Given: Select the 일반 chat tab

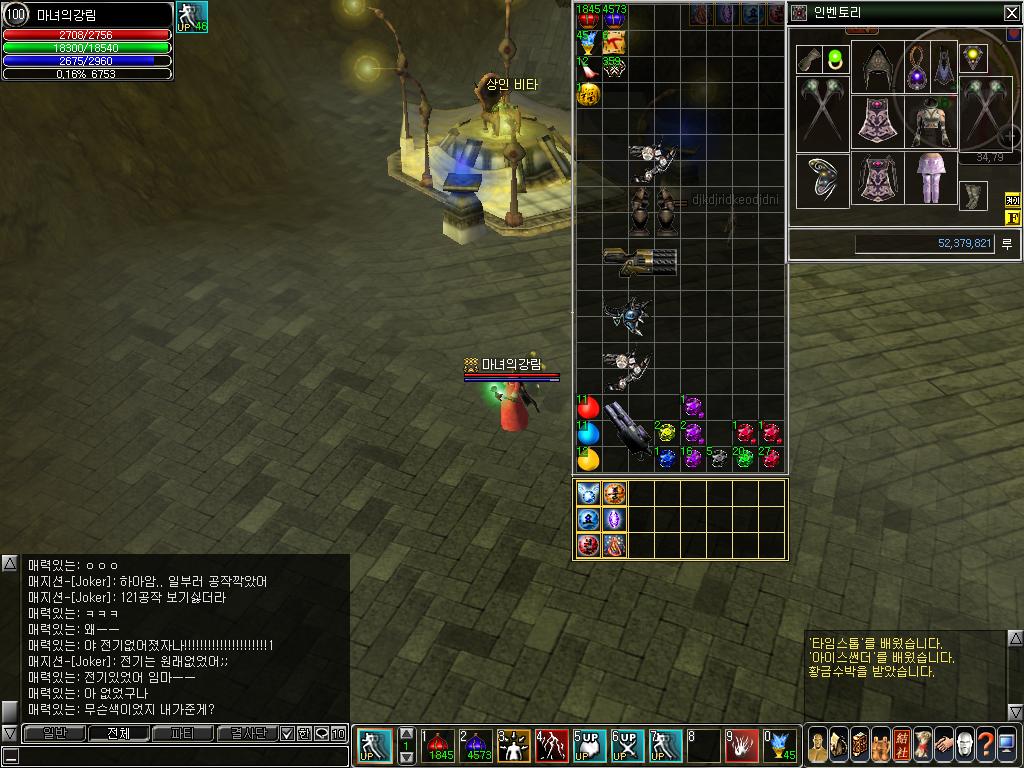Looking at the screenshot, I should point(52,733).
